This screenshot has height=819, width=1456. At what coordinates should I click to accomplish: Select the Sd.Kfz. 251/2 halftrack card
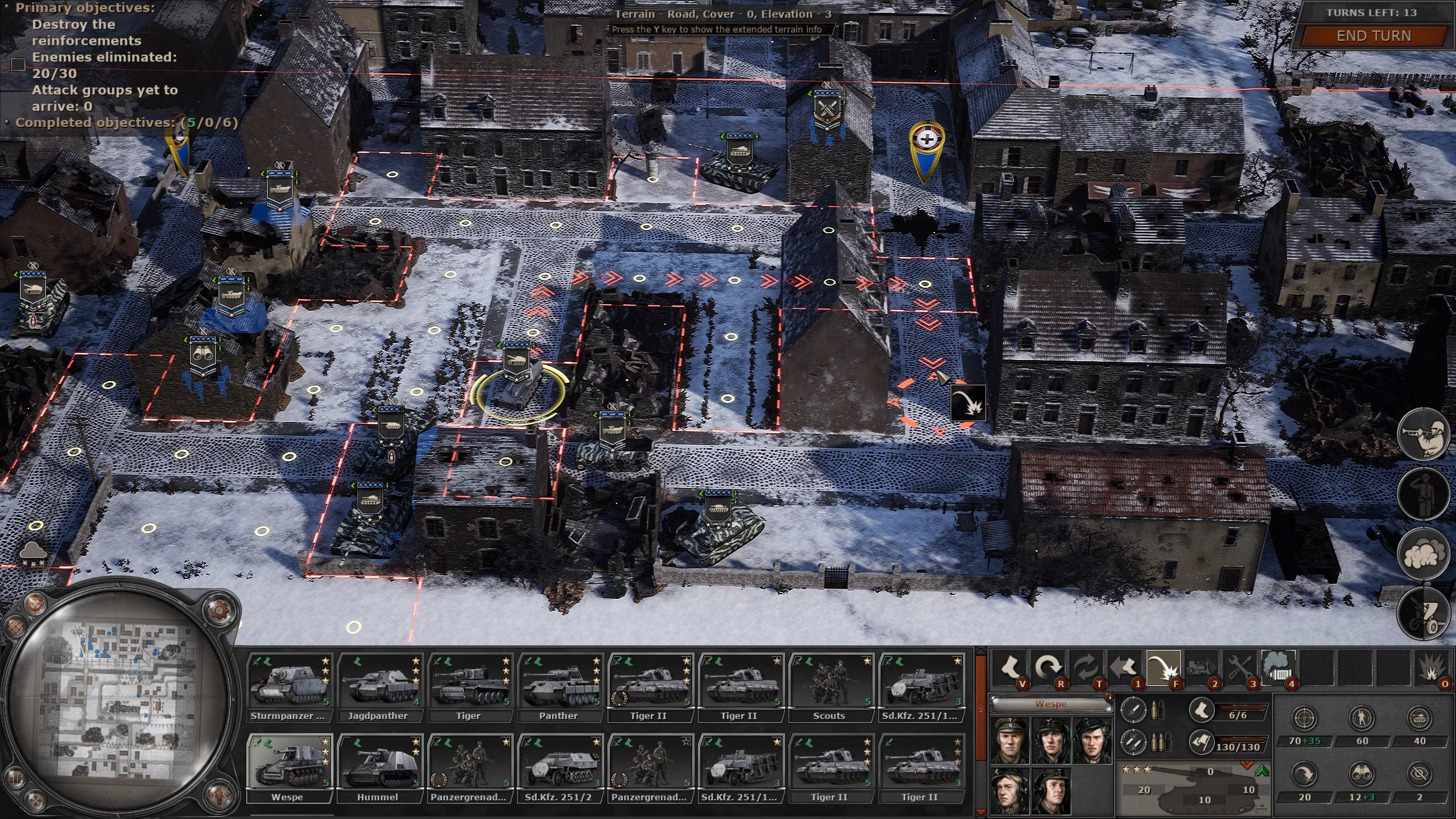pos(560,769)
